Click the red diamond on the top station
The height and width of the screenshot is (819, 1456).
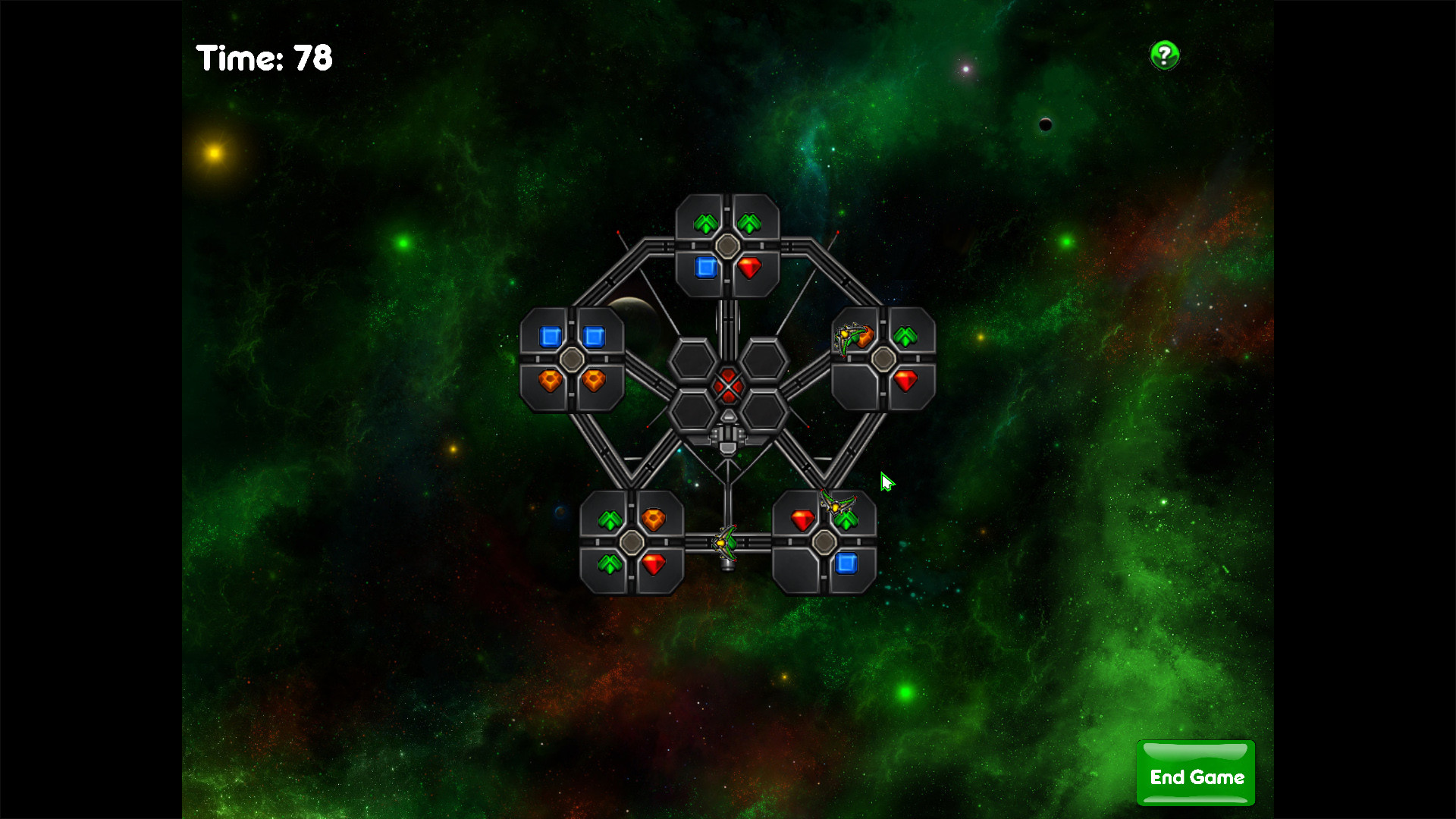[x=749, y=268]
